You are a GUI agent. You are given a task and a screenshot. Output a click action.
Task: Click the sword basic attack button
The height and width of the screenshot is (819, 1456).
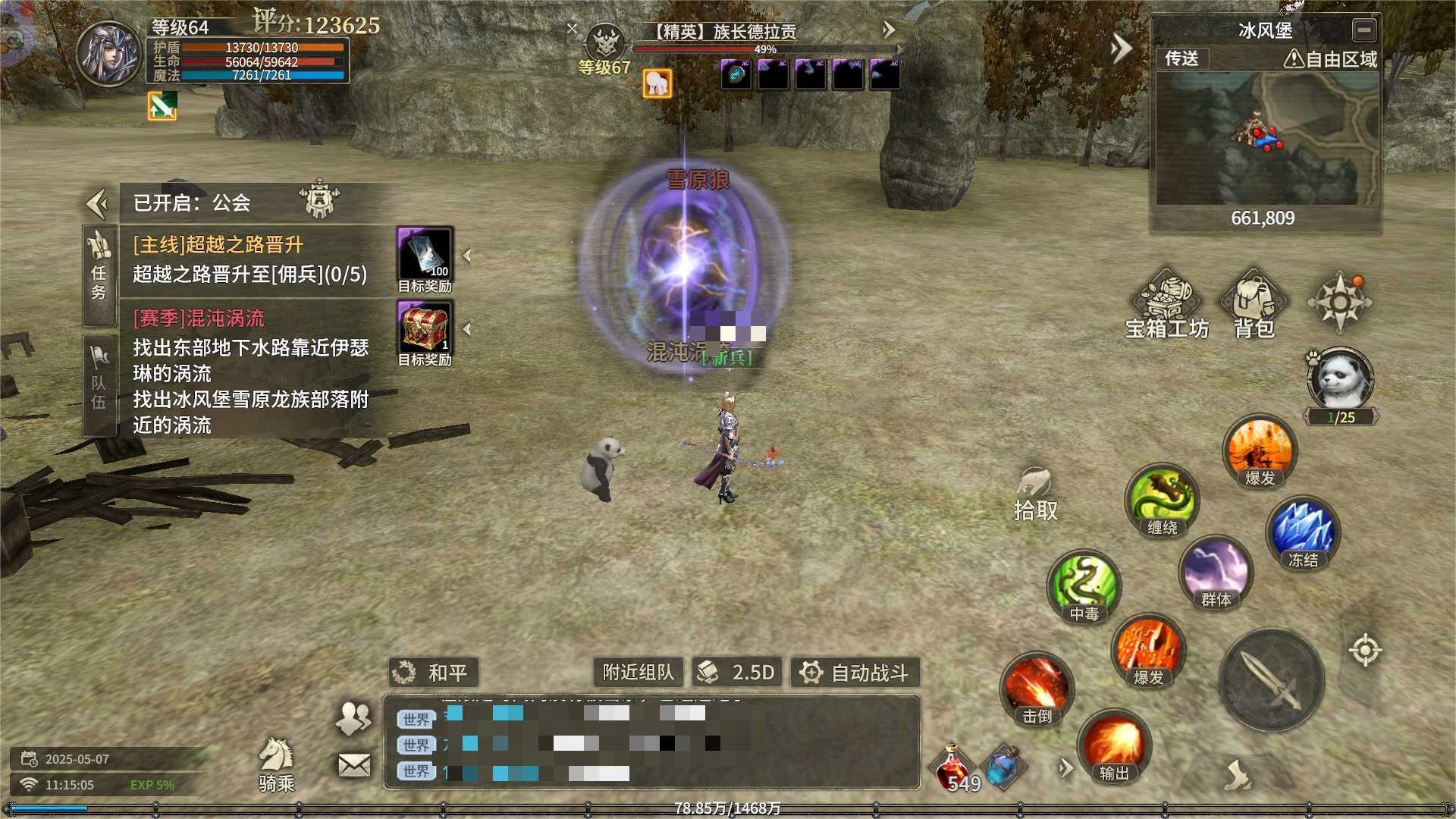[1272, 680]
